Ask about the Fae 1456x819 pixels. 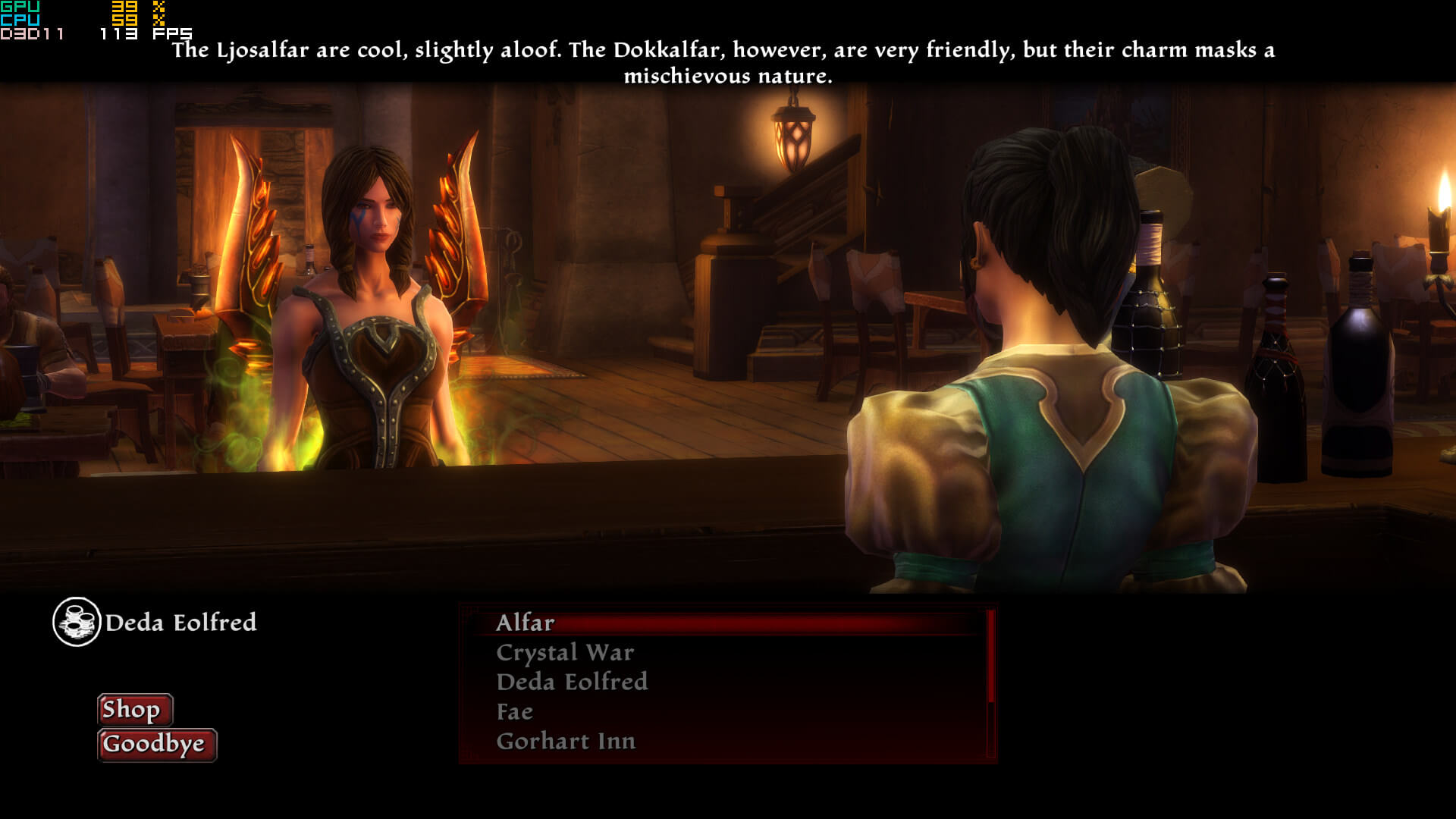pos(514,711)
